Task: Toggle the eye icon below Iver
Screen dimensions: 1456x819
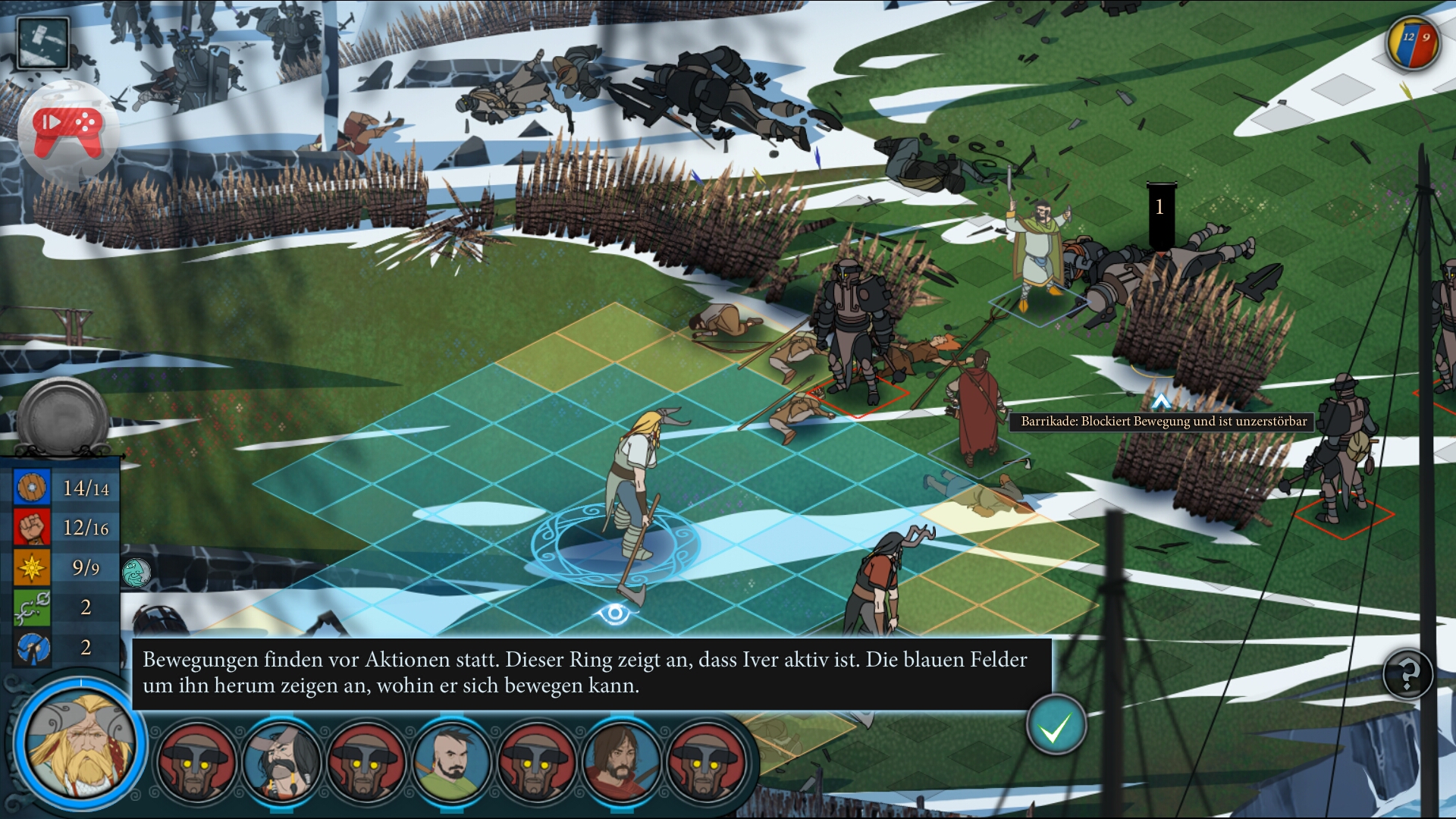Action: tap(614, 613)
